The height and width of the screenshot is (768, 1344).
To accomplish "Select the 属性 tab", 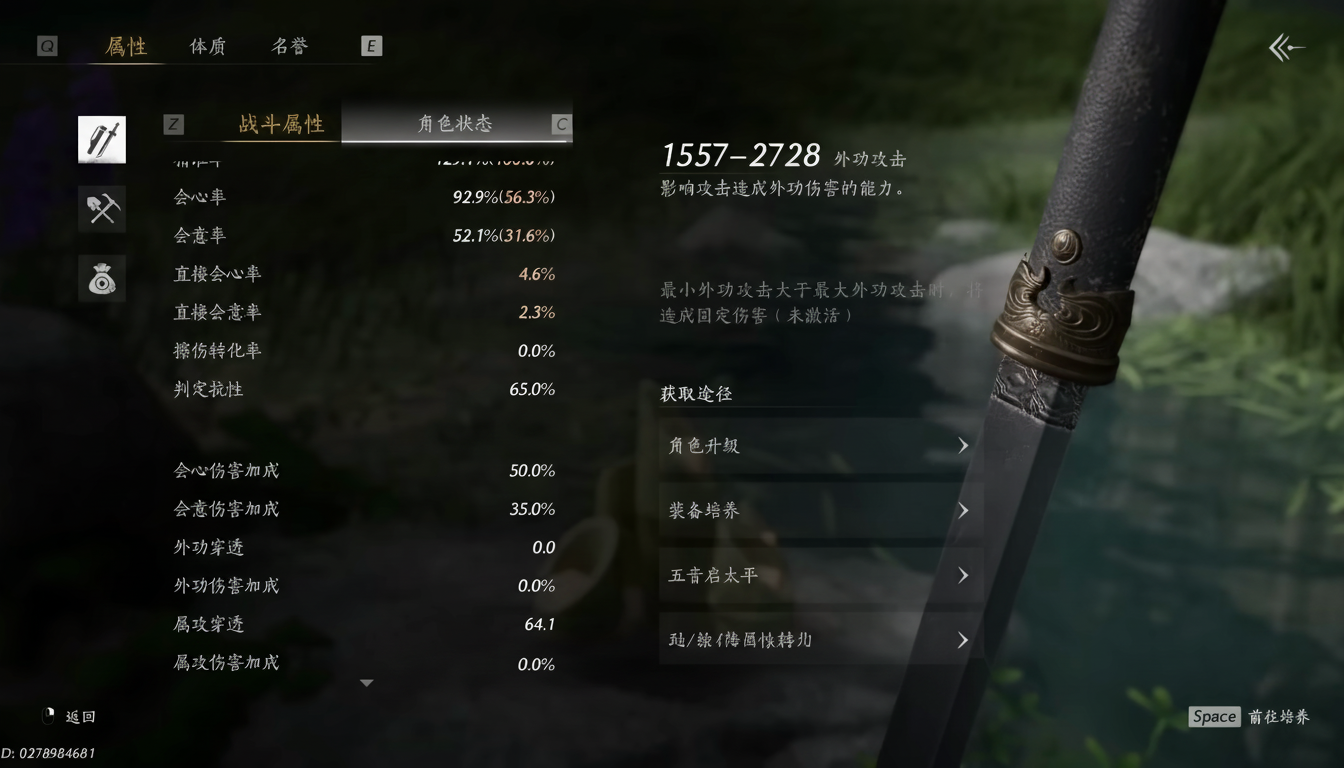I will click(x=126, y=46).
